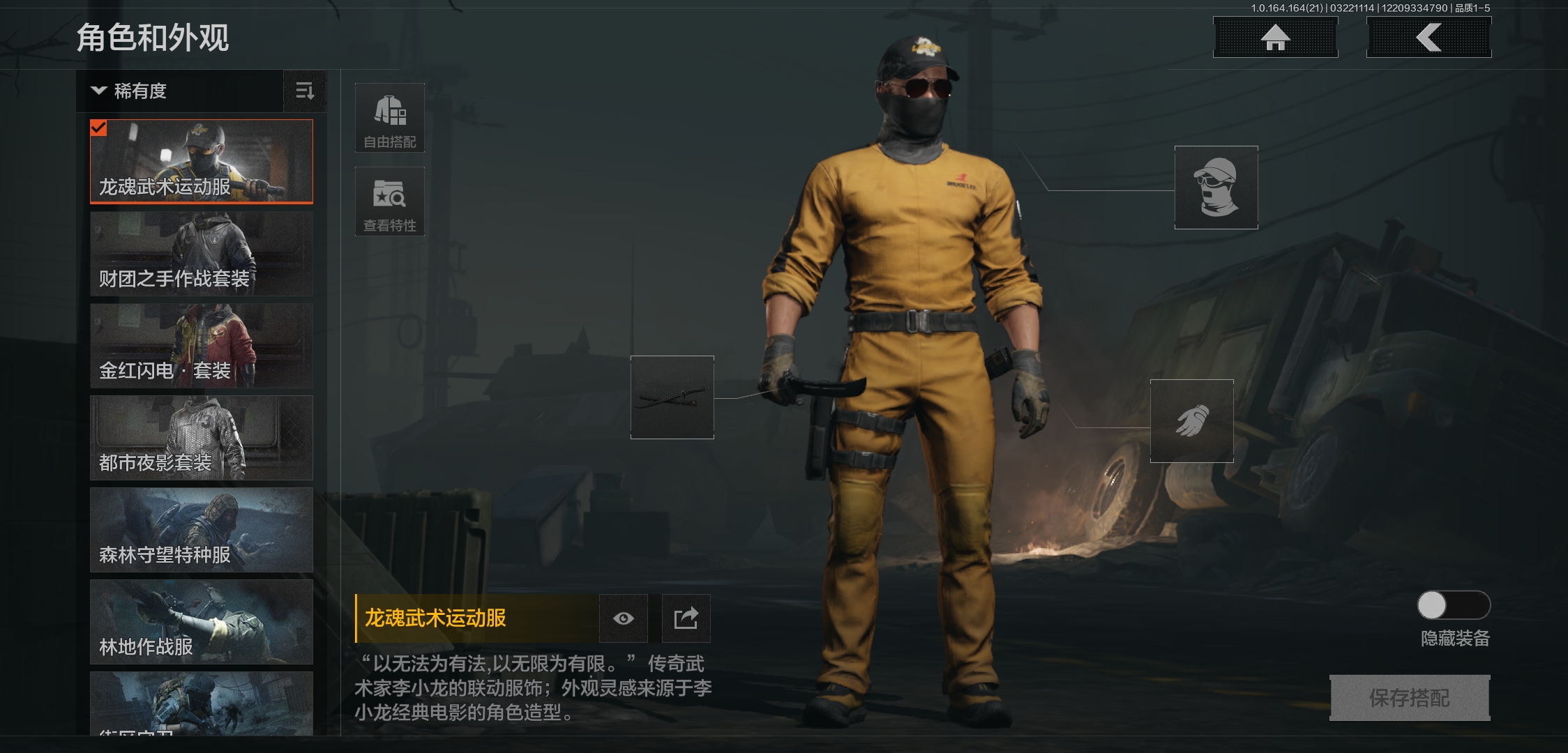Choose the 林地作战服 outfit

(x=202, y=623)
